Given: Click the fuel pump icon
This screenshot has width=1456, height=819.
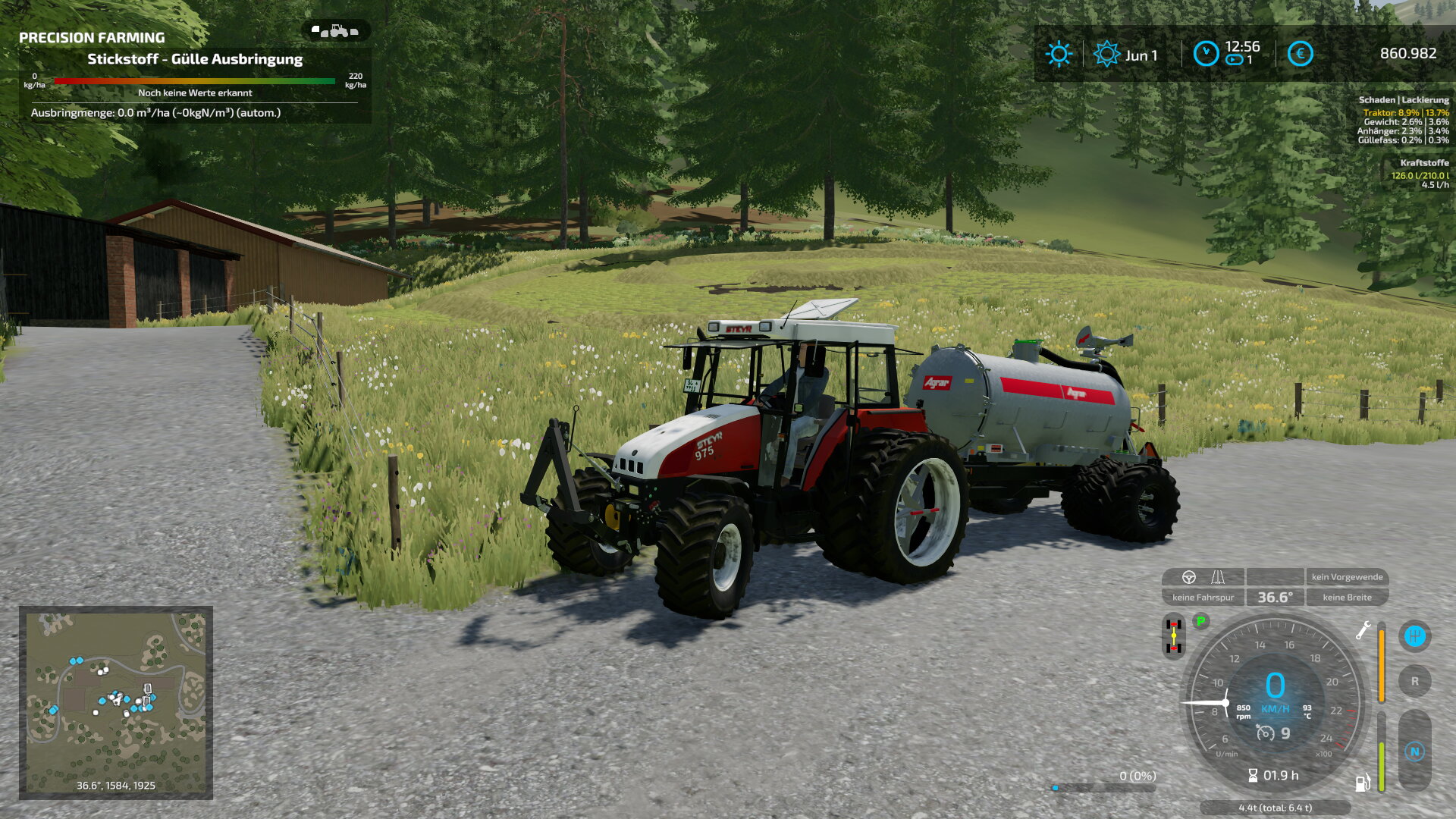Looking at the screenshot, I should tap(1363, 782).
